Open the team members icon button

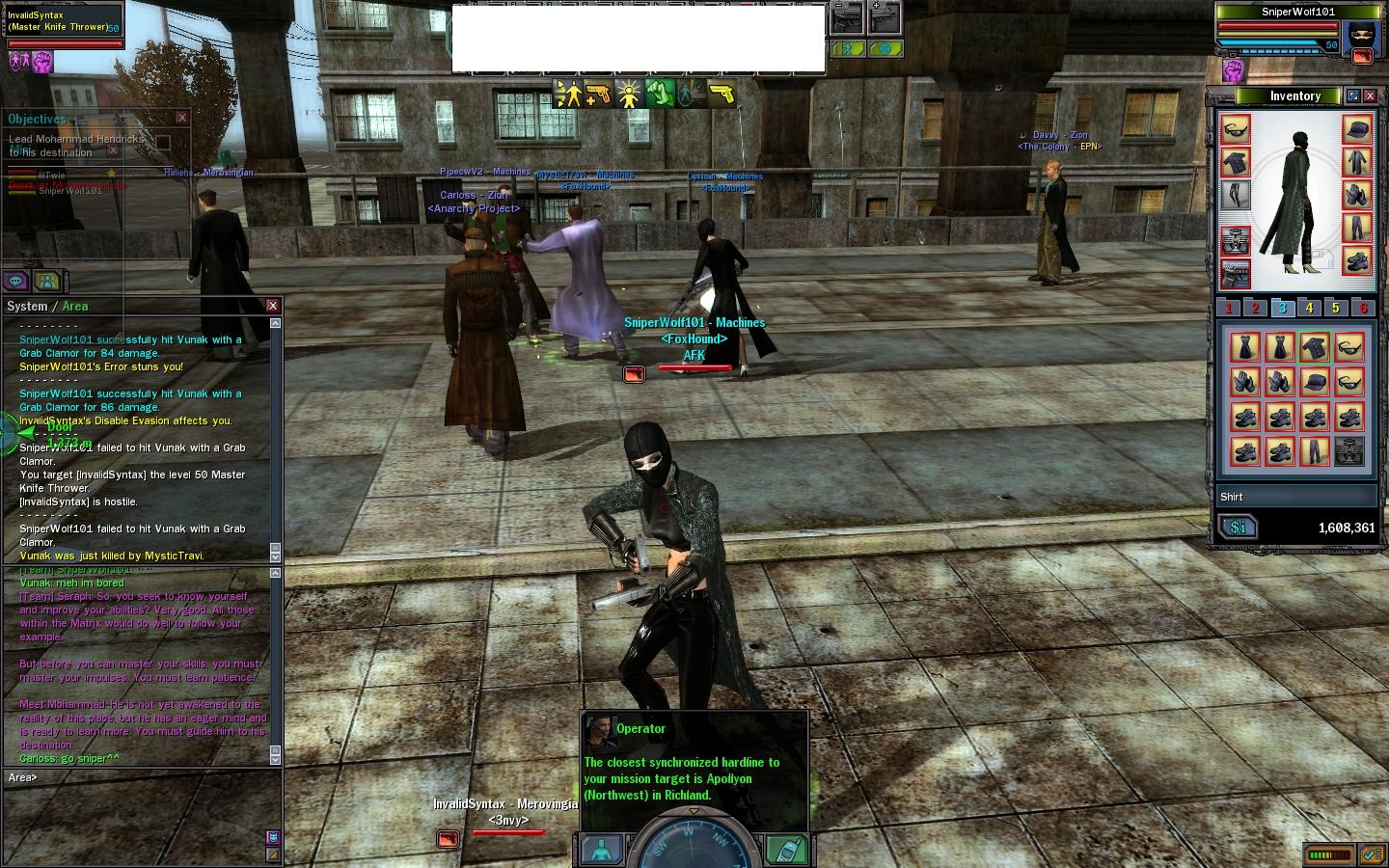[x=47, y=281]
